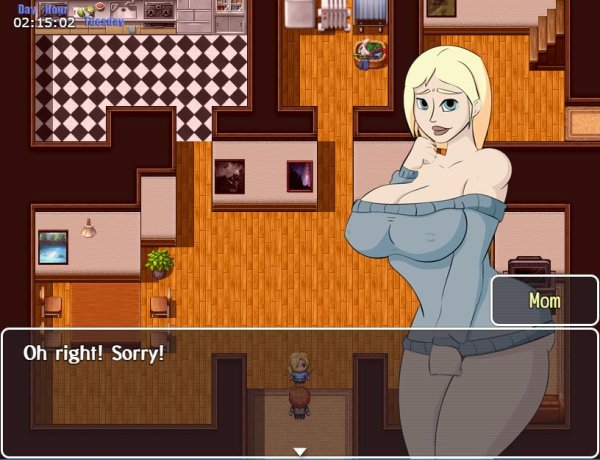The image size is (600, 460).
Task: Click the dialogue continue arrow
Action: coord(299,451)
